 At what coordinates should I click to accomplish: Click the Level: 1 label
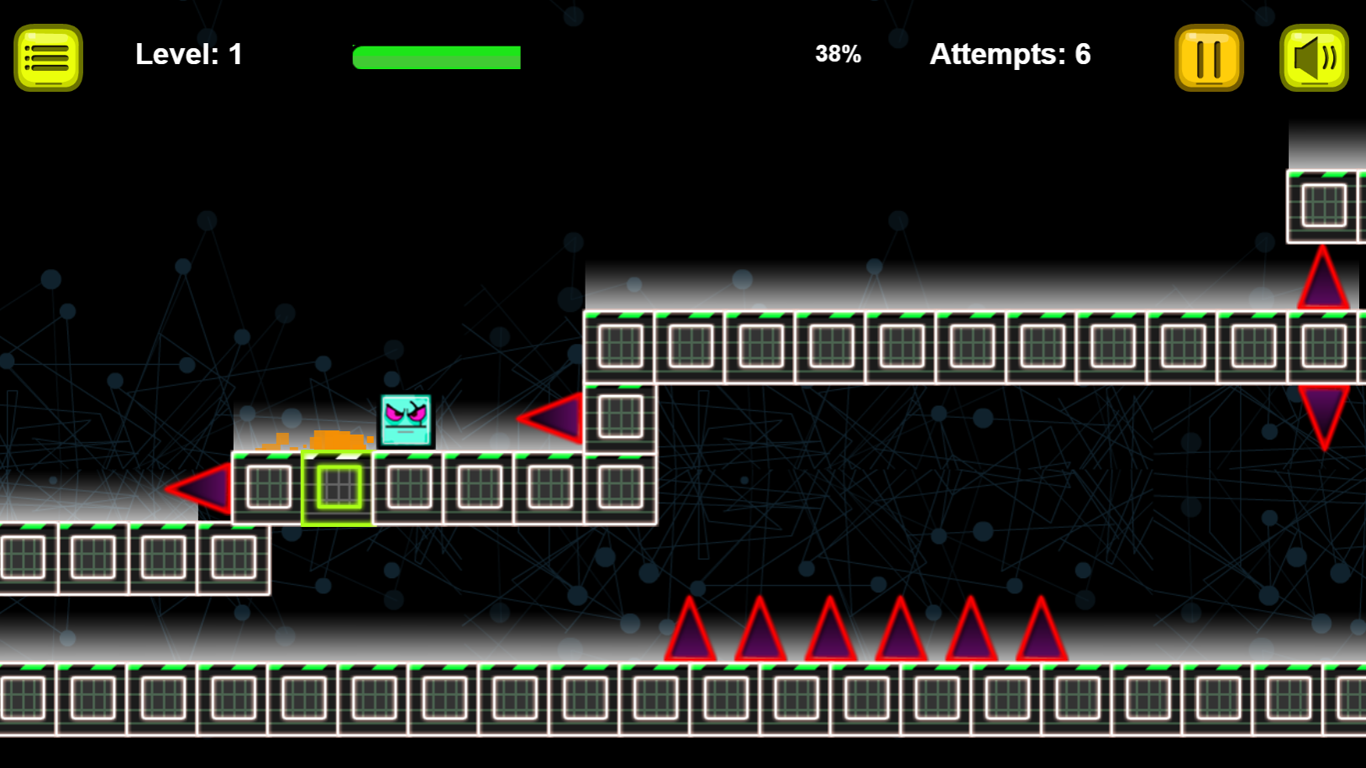click(x=188, y=54)
